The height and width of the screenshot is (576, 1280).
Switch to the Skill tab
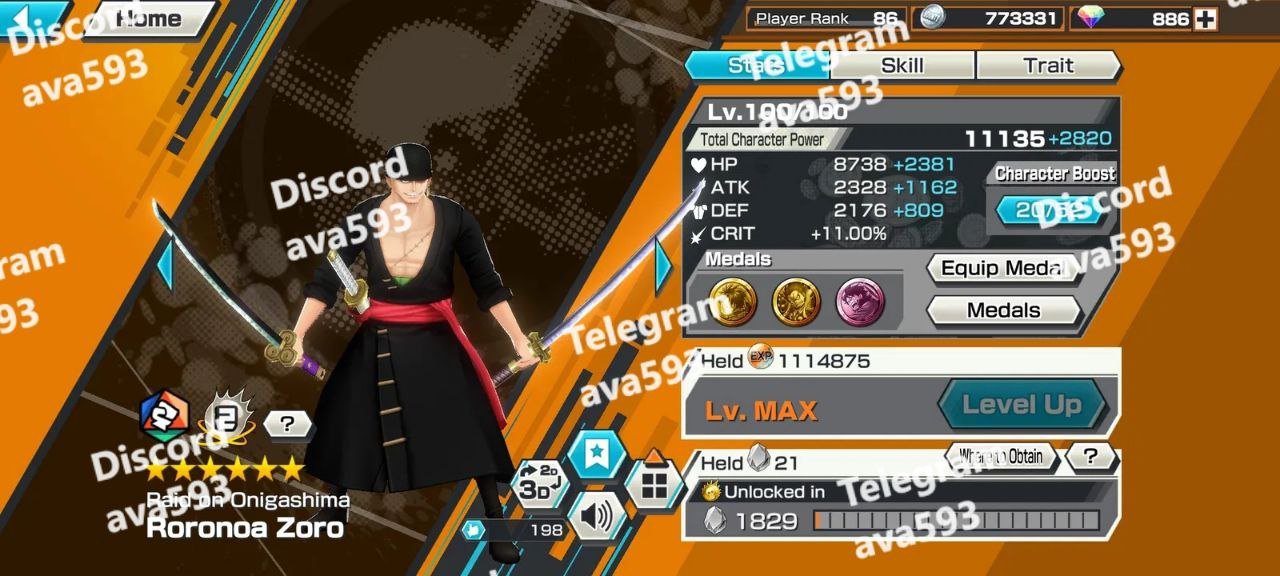pos(902,66)
